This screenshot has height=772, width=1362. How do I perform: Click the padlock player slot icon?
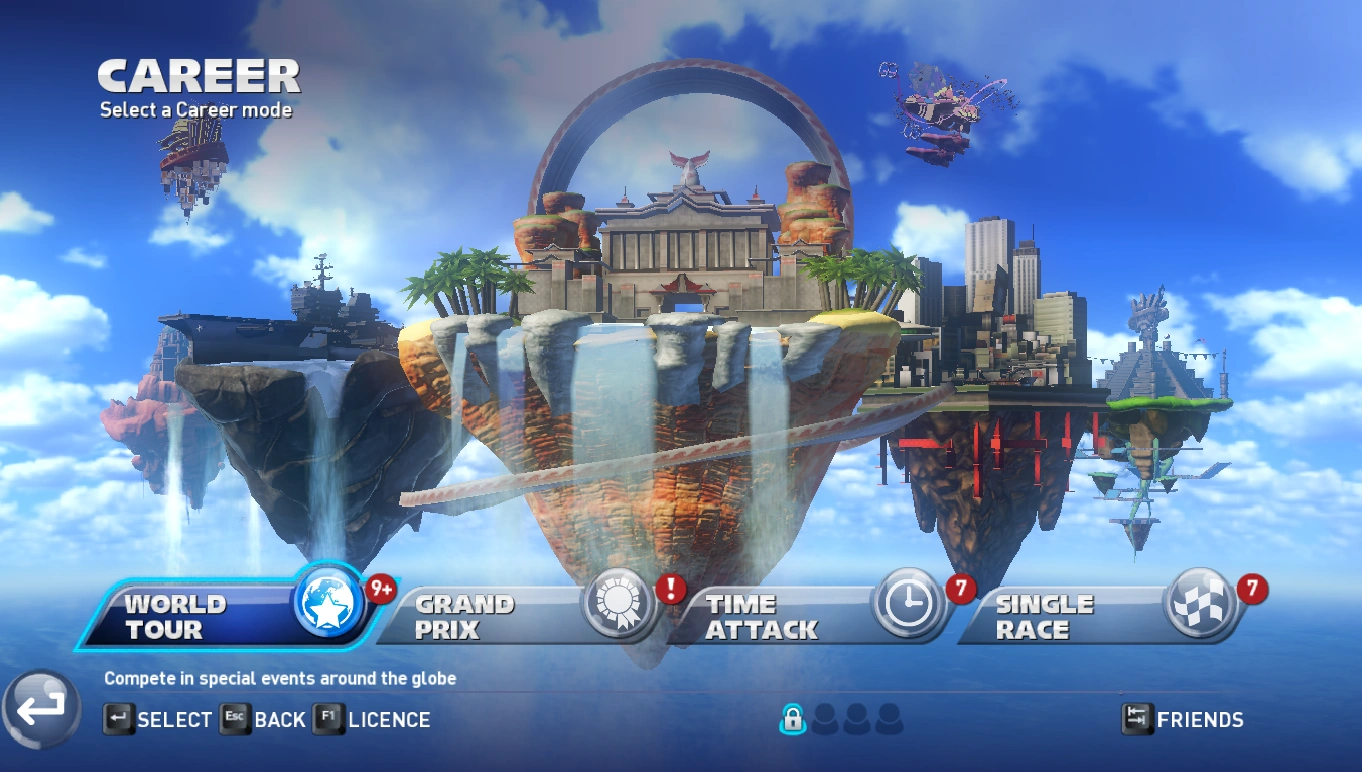pyautogui.click(x=792, y=718)
